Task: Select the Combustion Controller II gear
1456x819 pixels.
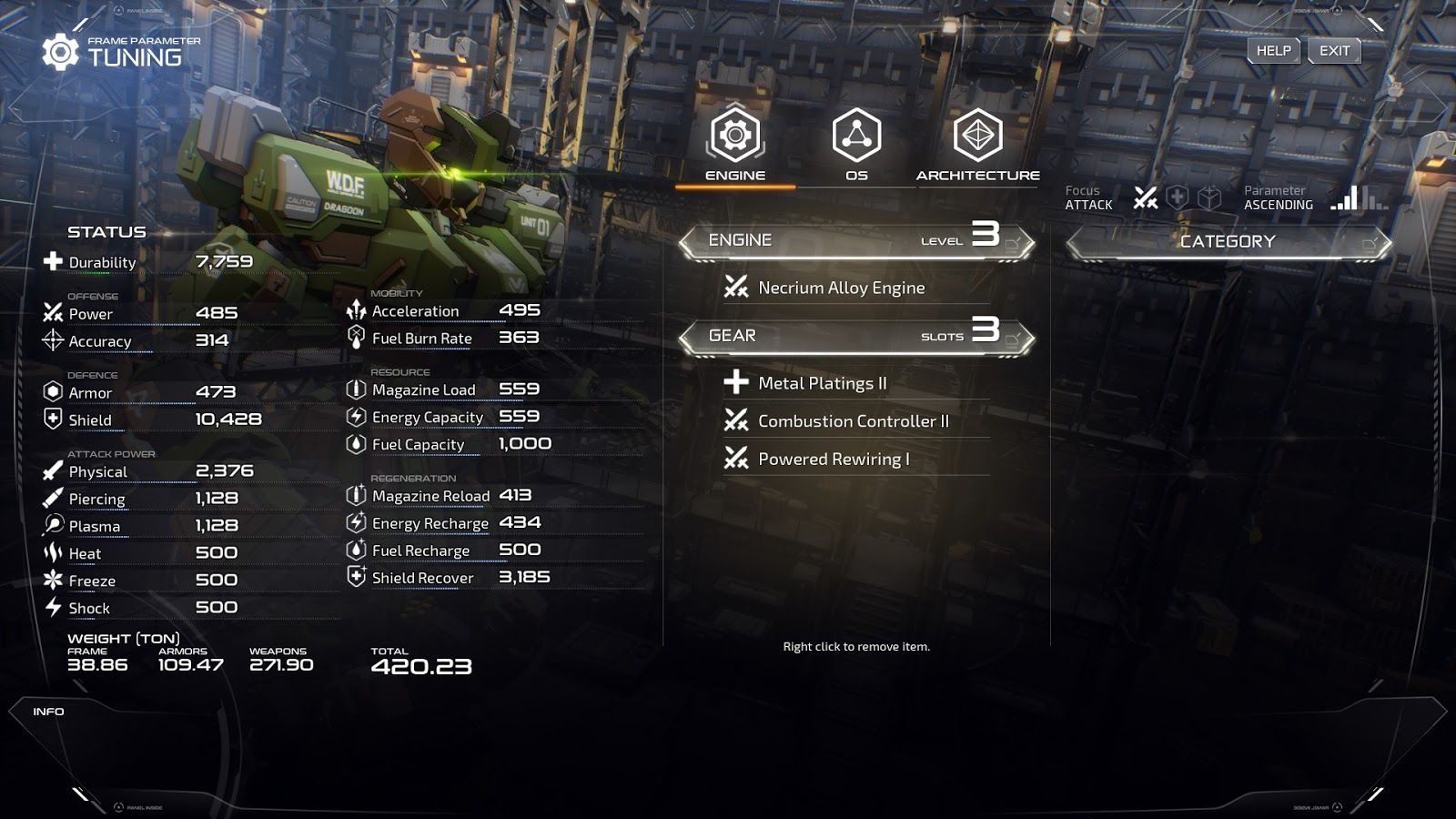Action: [853, 421]
